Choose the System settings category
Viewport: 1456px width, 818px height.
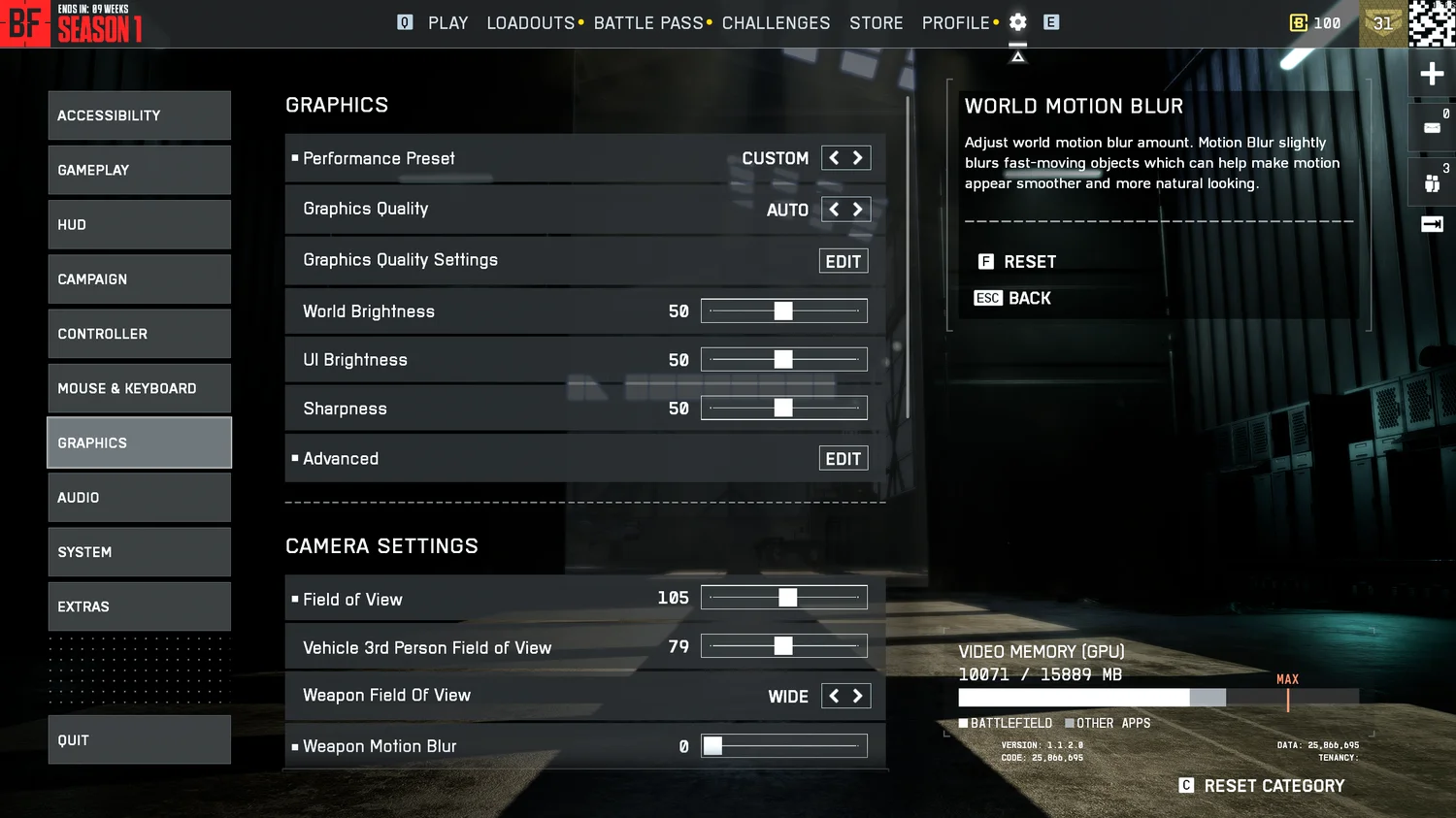[139, 552]
